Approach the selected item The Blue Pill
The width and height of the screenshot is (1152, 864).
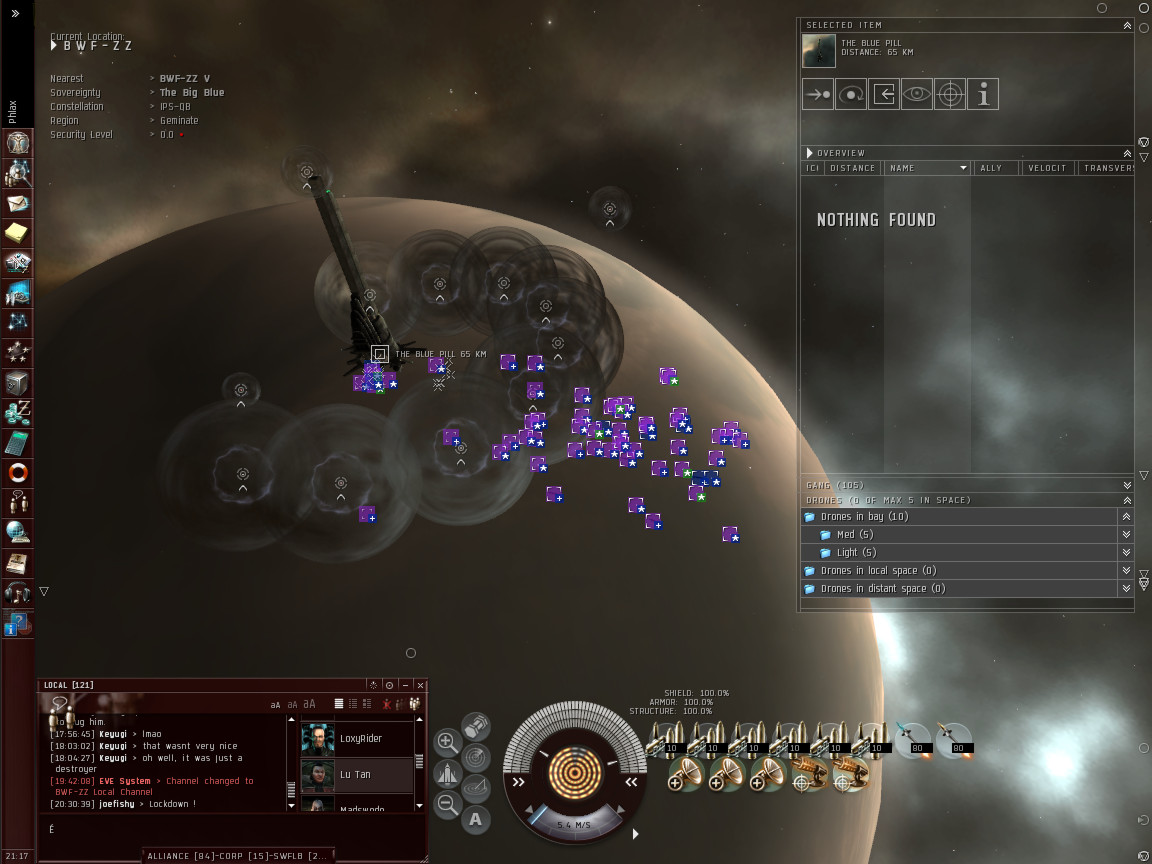(818, 95)
